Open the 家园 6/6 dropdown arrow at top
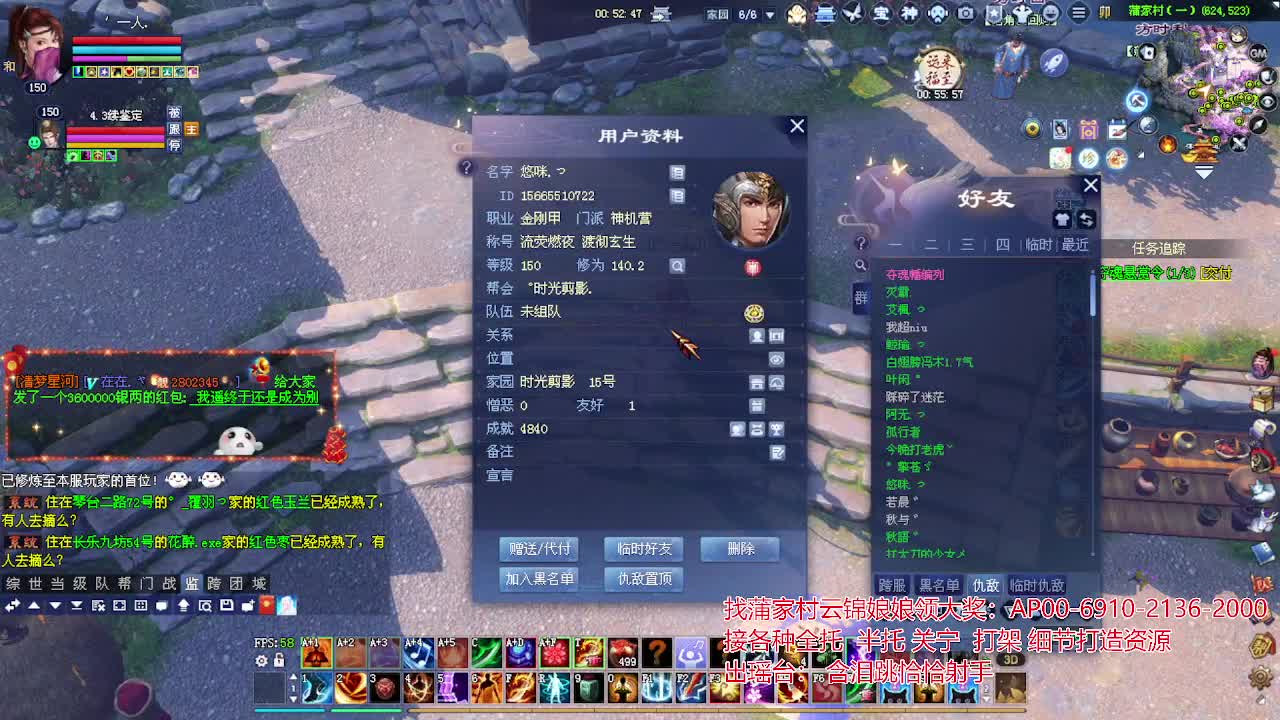This screenshot has width=1280, height=720. pos(768,14)
